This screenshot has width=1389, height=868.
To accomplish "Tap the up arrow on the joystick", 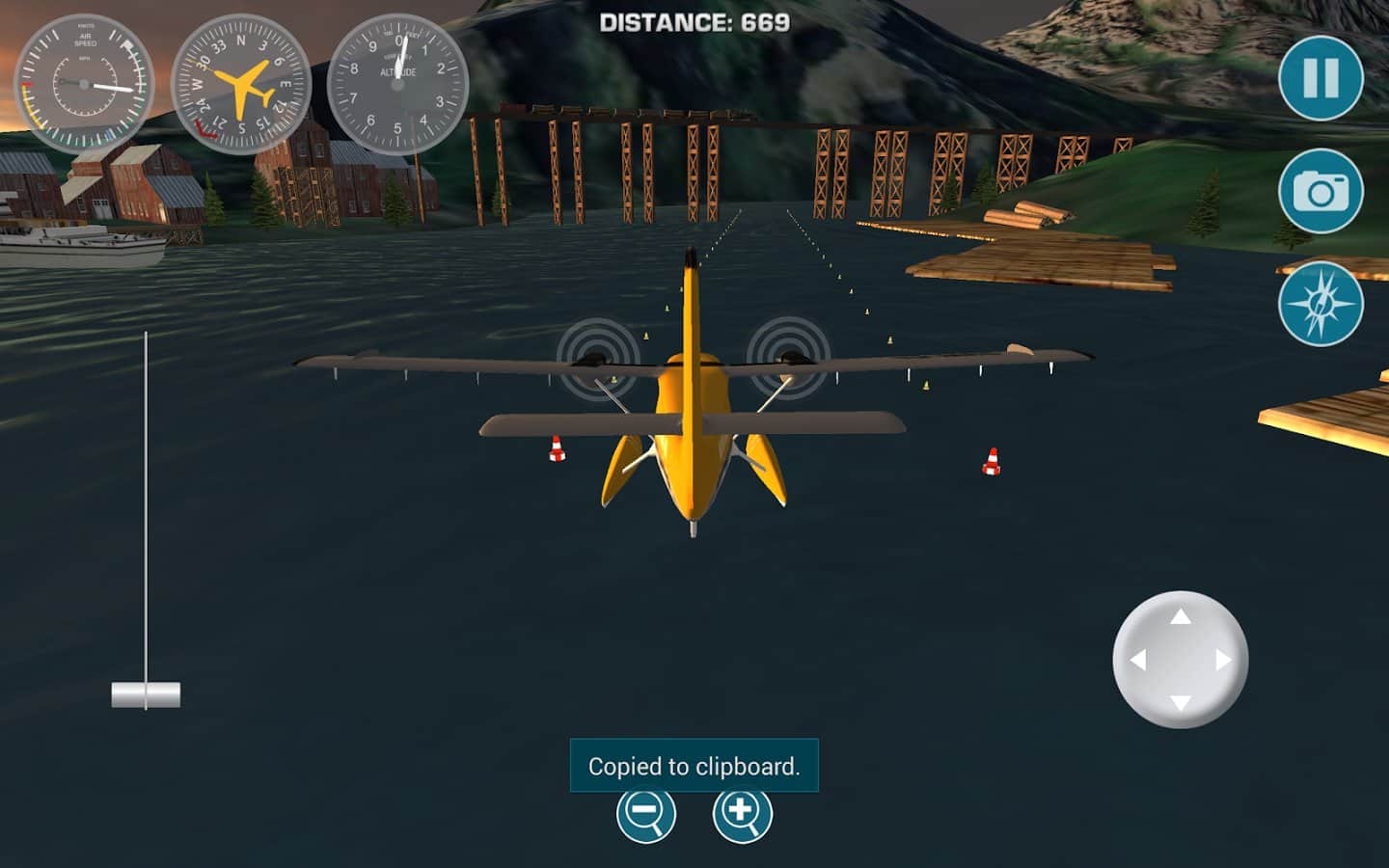I will (x=1181, y=616).
